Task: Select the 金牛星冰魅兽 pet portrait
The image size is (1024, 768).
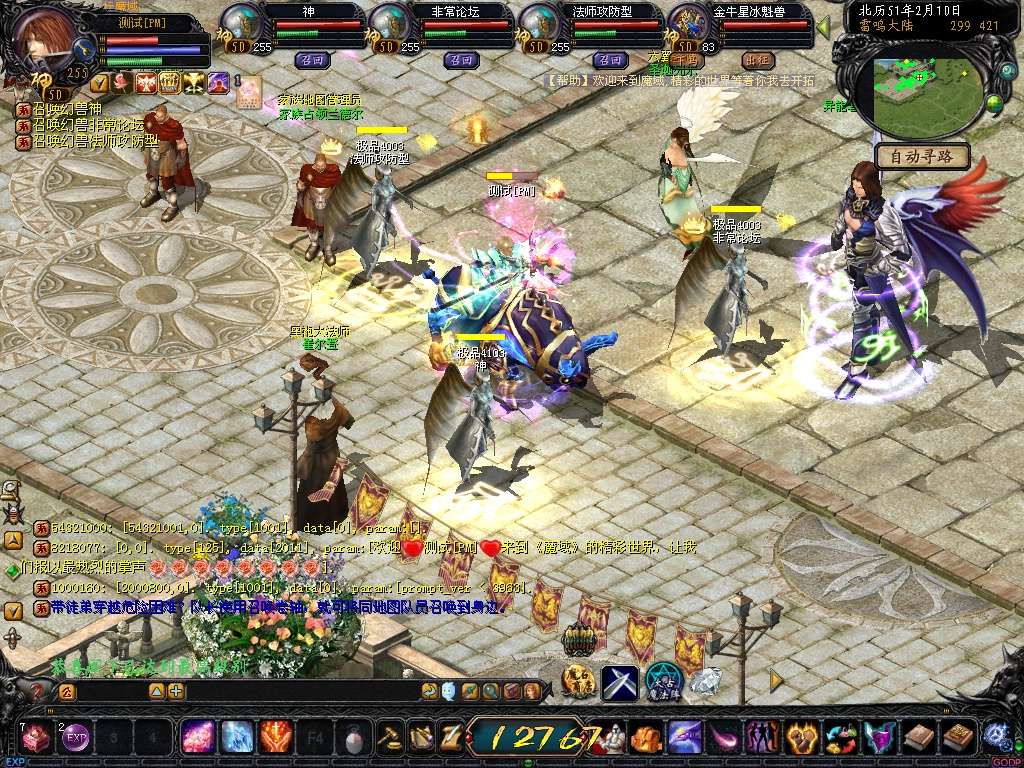Action: tap(687, 23)
